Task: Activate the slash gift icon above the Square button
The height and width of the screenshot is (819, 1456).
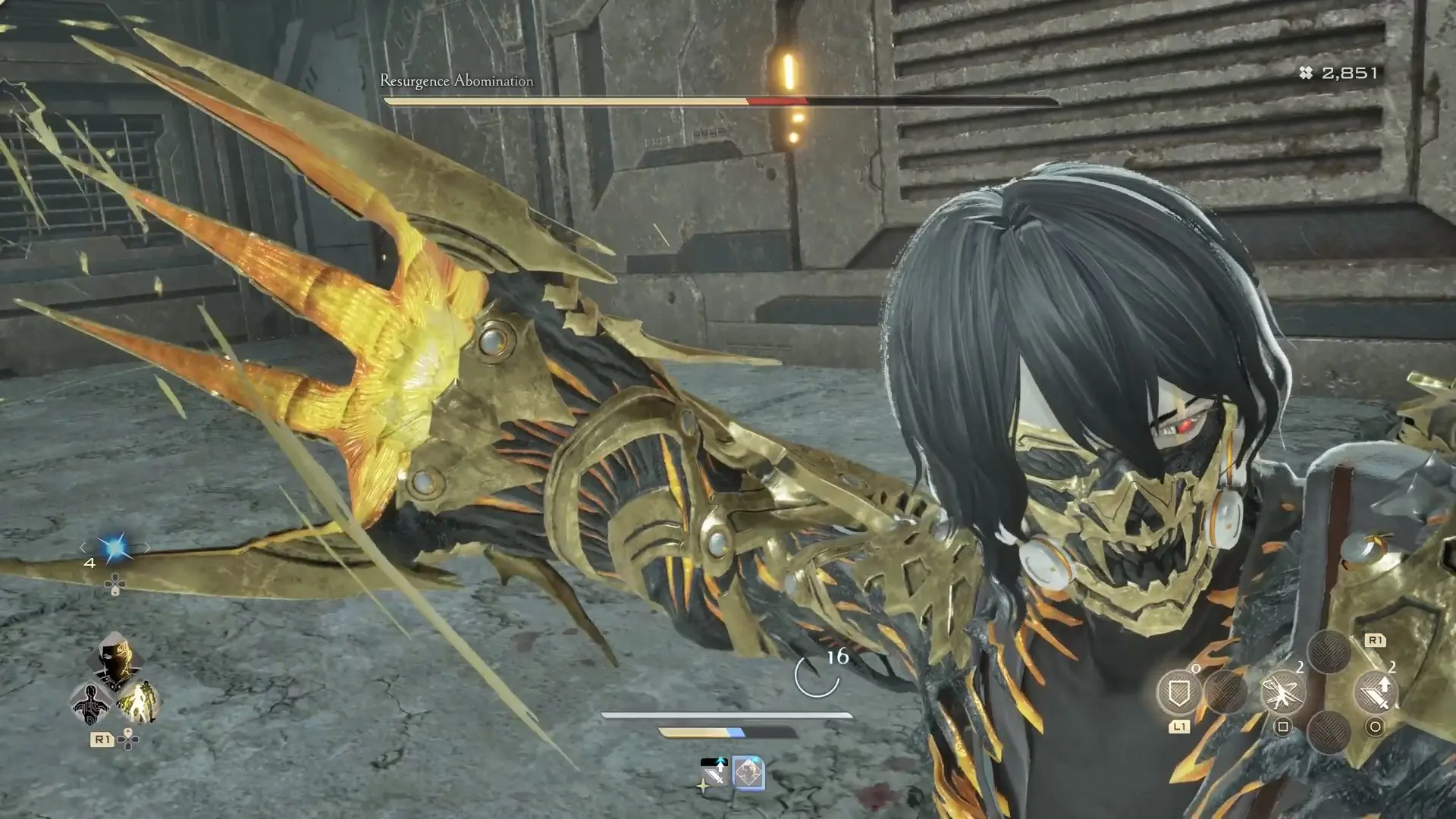Action: coord(1282,692)
